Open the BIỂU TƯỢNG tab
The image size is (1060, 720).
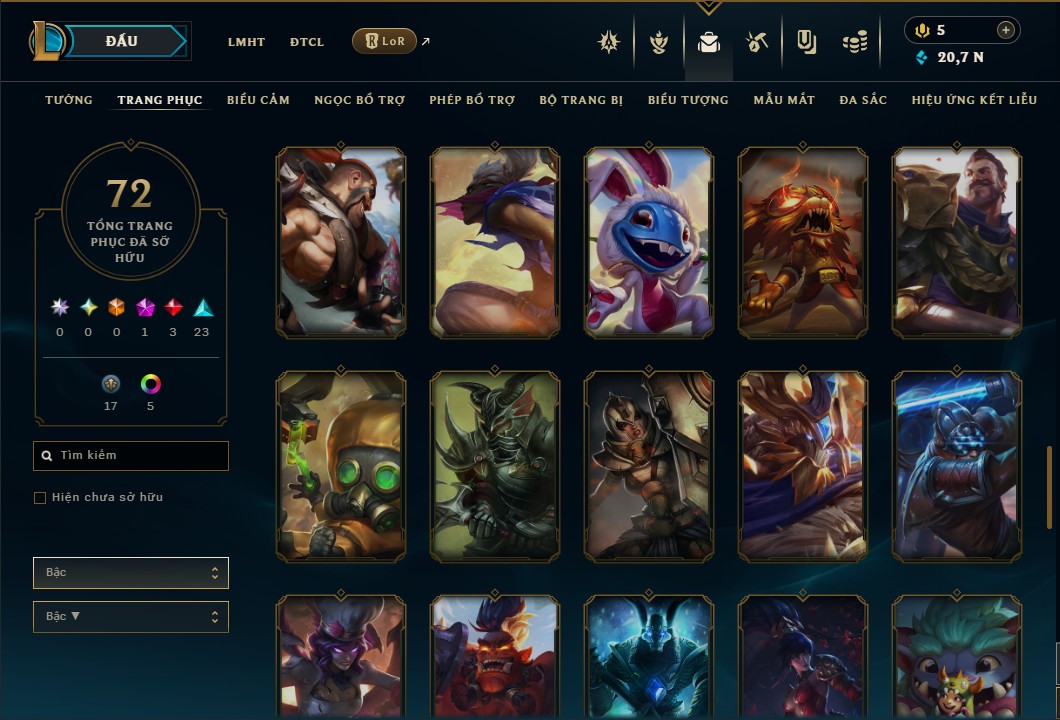coord(688,100)
